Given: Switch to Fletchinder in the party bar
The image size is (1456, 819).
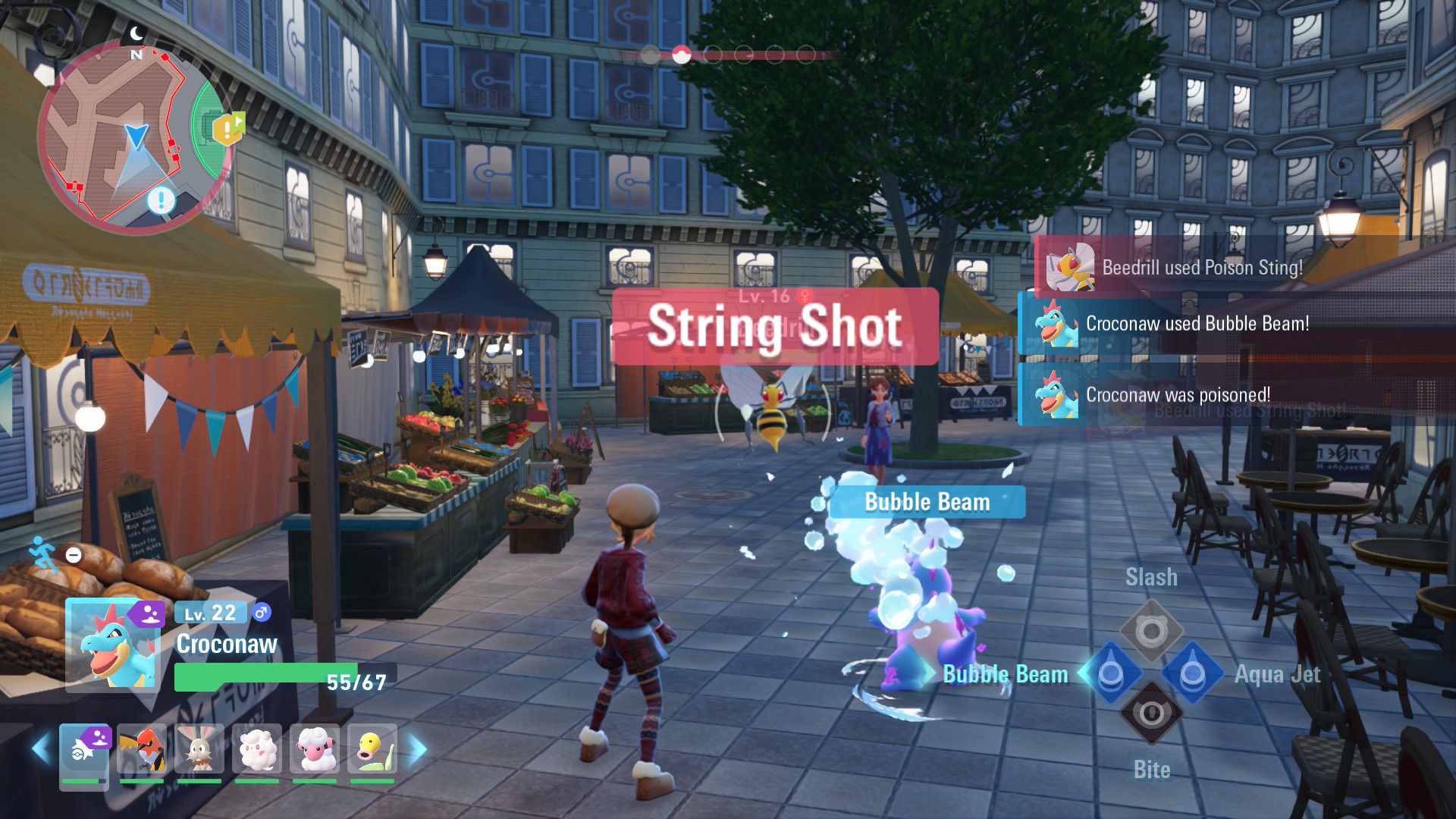Looking at the screenshot, I should 142,750.
